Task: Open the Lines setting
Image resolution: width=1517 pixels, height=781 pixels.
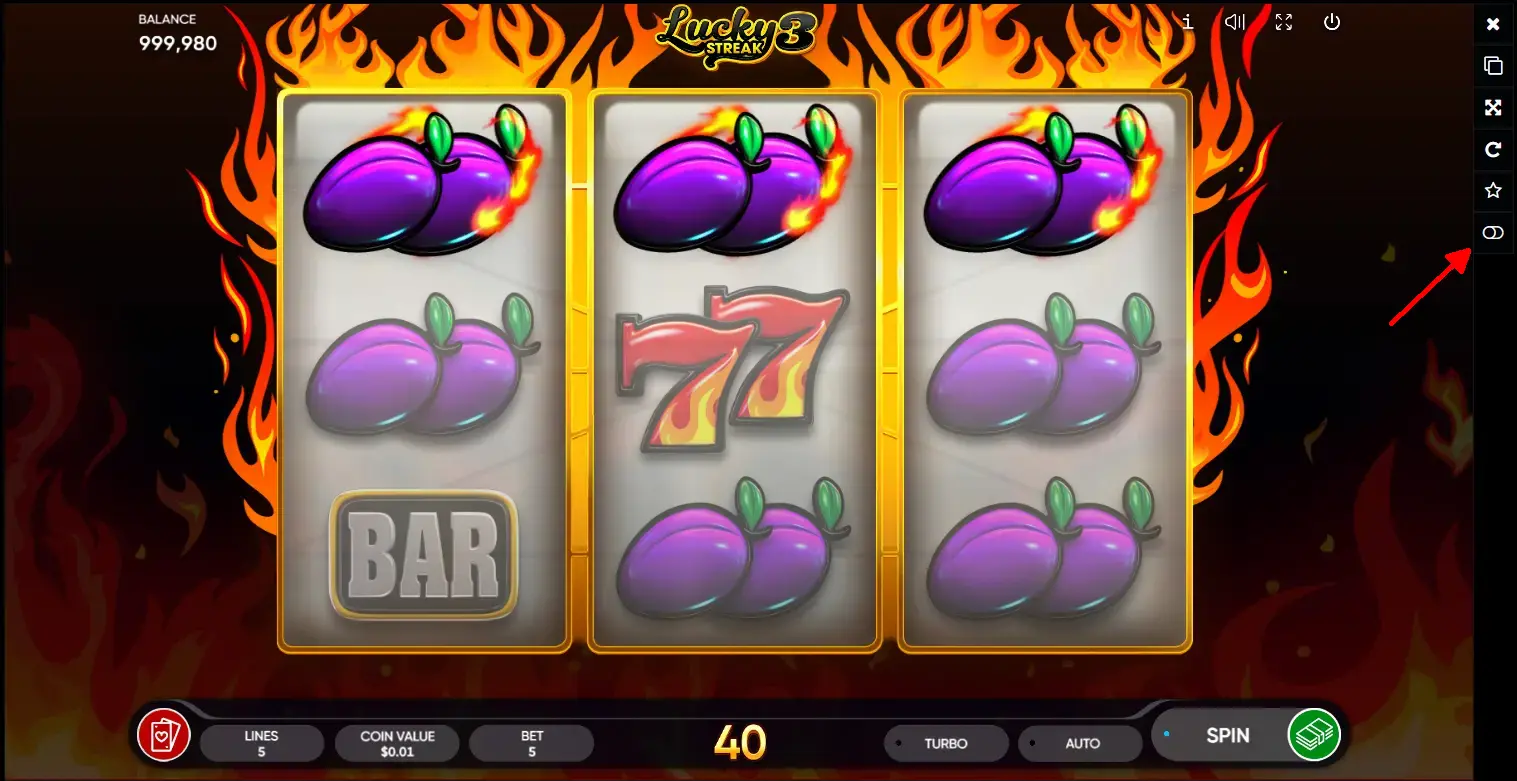Action: point(261,743)
